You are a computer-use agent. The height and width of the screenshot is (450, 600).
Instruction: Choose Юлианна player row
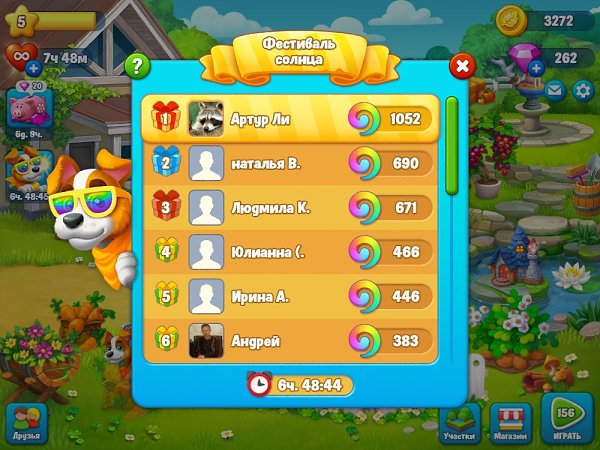tap(289, 252)
